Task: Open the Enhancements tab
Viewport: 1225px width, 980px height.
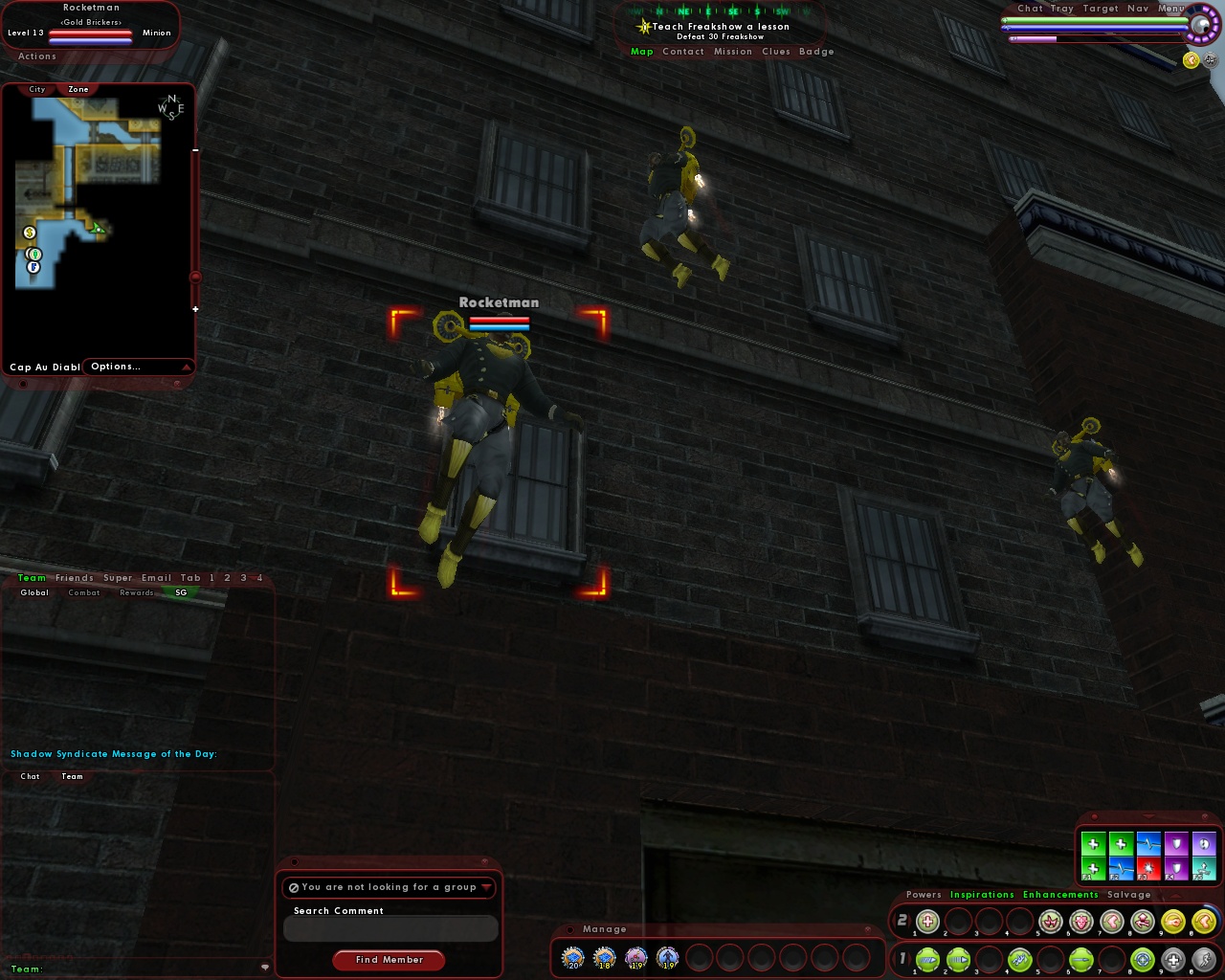Action: [1060, 895]
